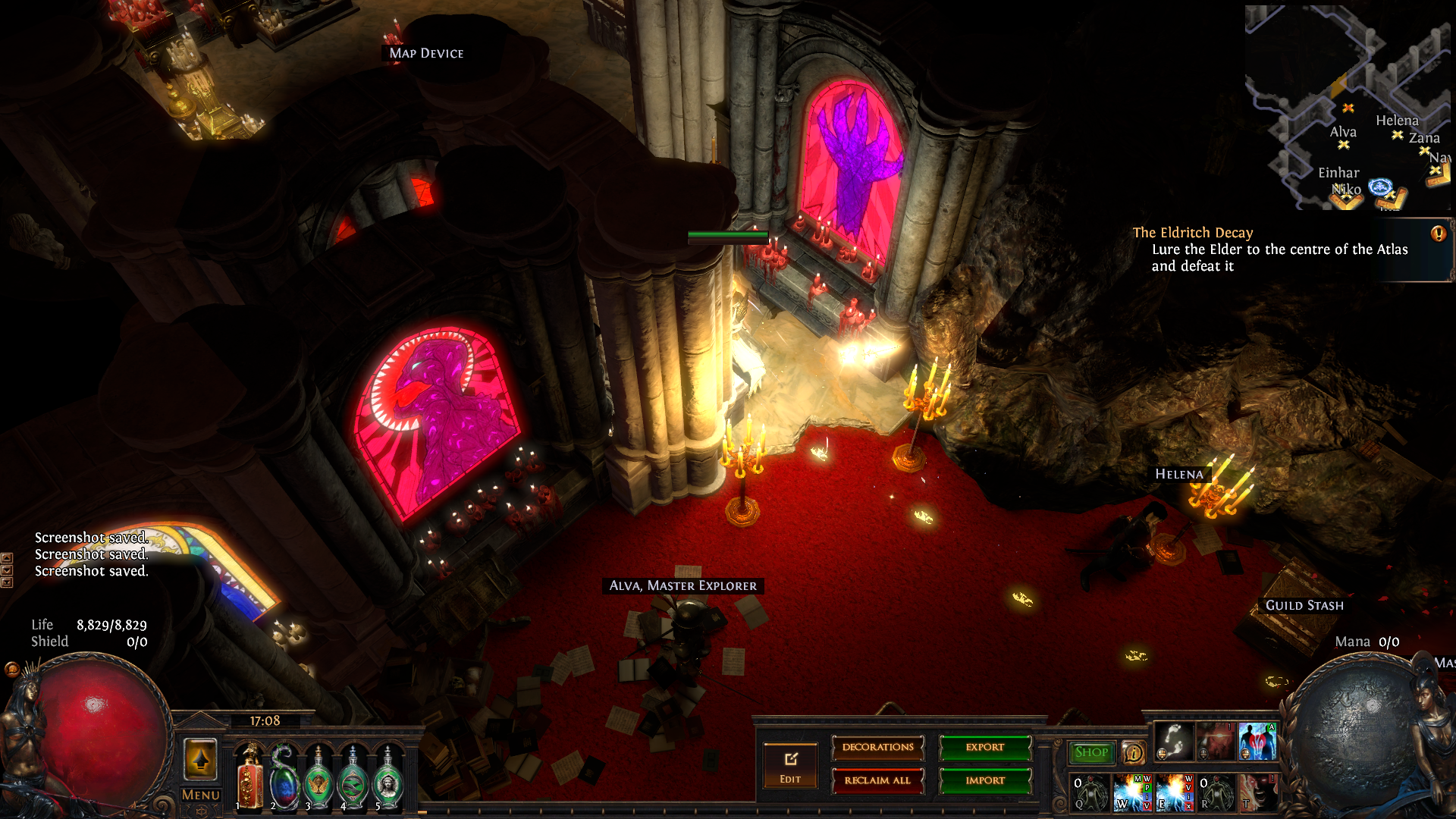Viewport: 1456px width, 819px height.
Task: Open the Decorations list
Action: tap(878, 748)
